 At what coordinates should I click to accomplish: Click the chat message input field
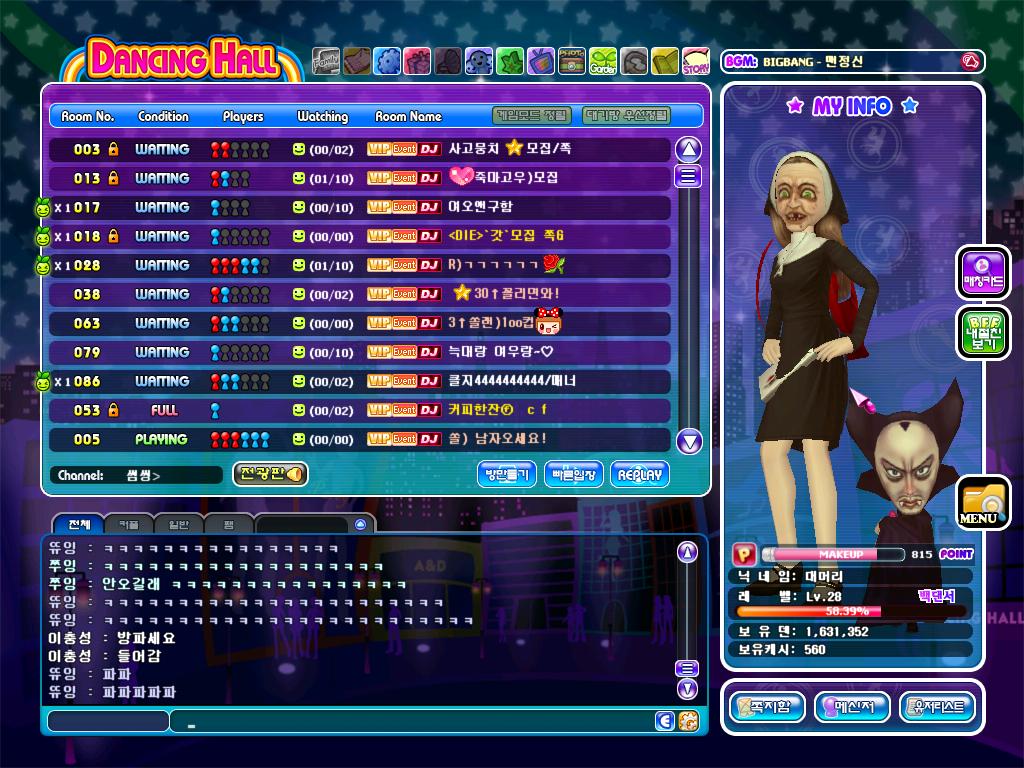(x=410, y=721)
